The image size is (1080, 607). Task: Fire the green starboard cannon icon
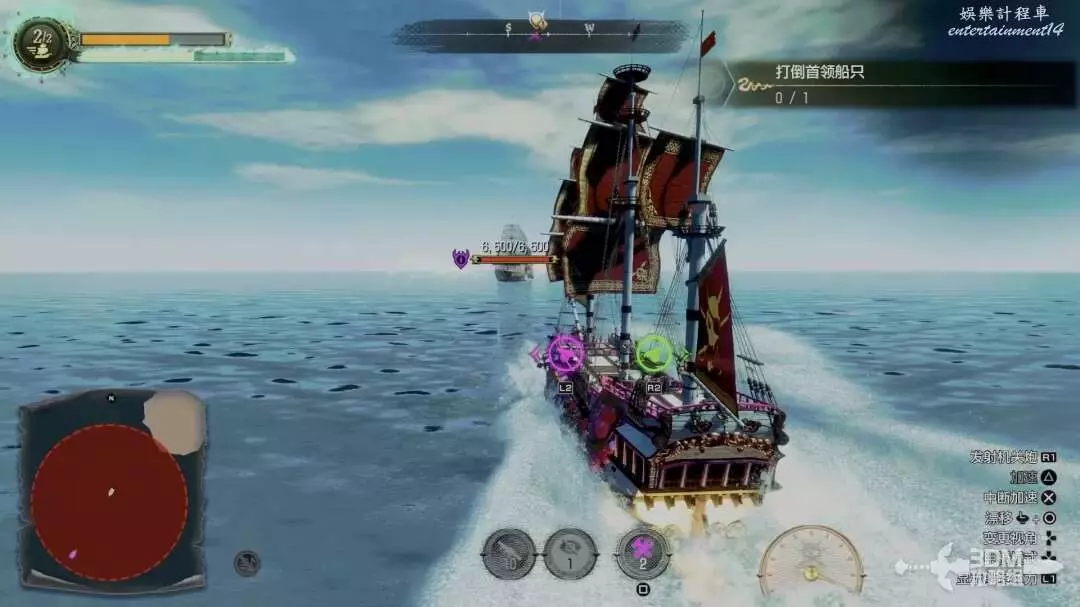pyautogui.click(x=655, y=353)
